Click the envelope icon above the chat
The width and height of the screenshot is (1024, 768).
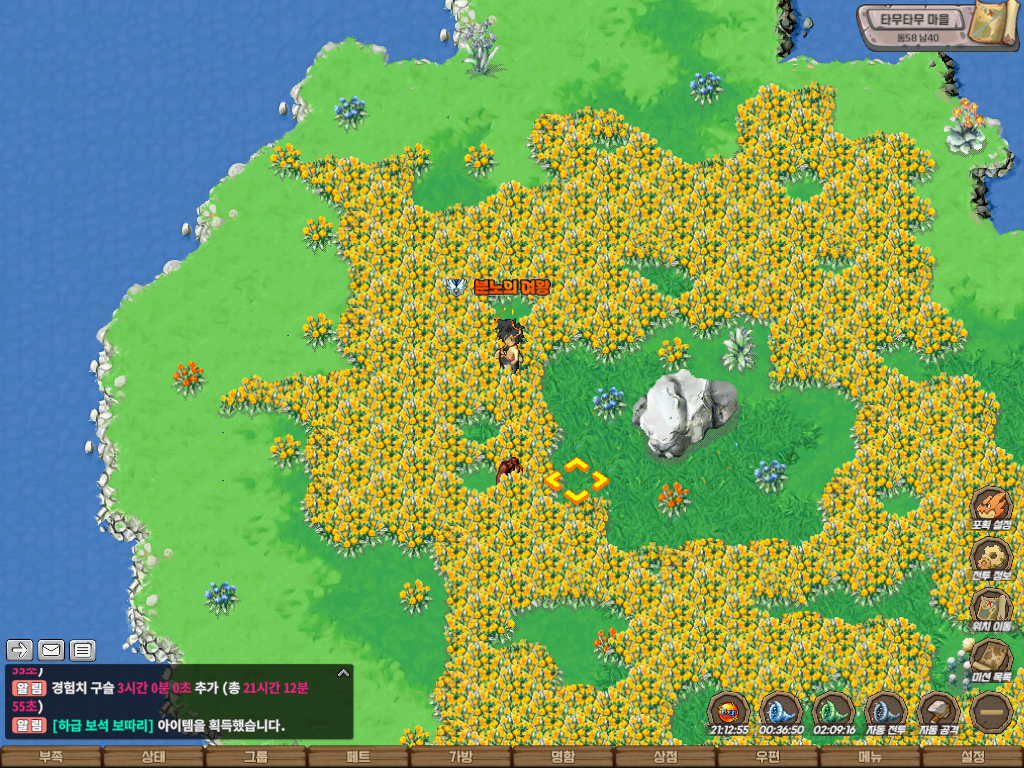51,650
